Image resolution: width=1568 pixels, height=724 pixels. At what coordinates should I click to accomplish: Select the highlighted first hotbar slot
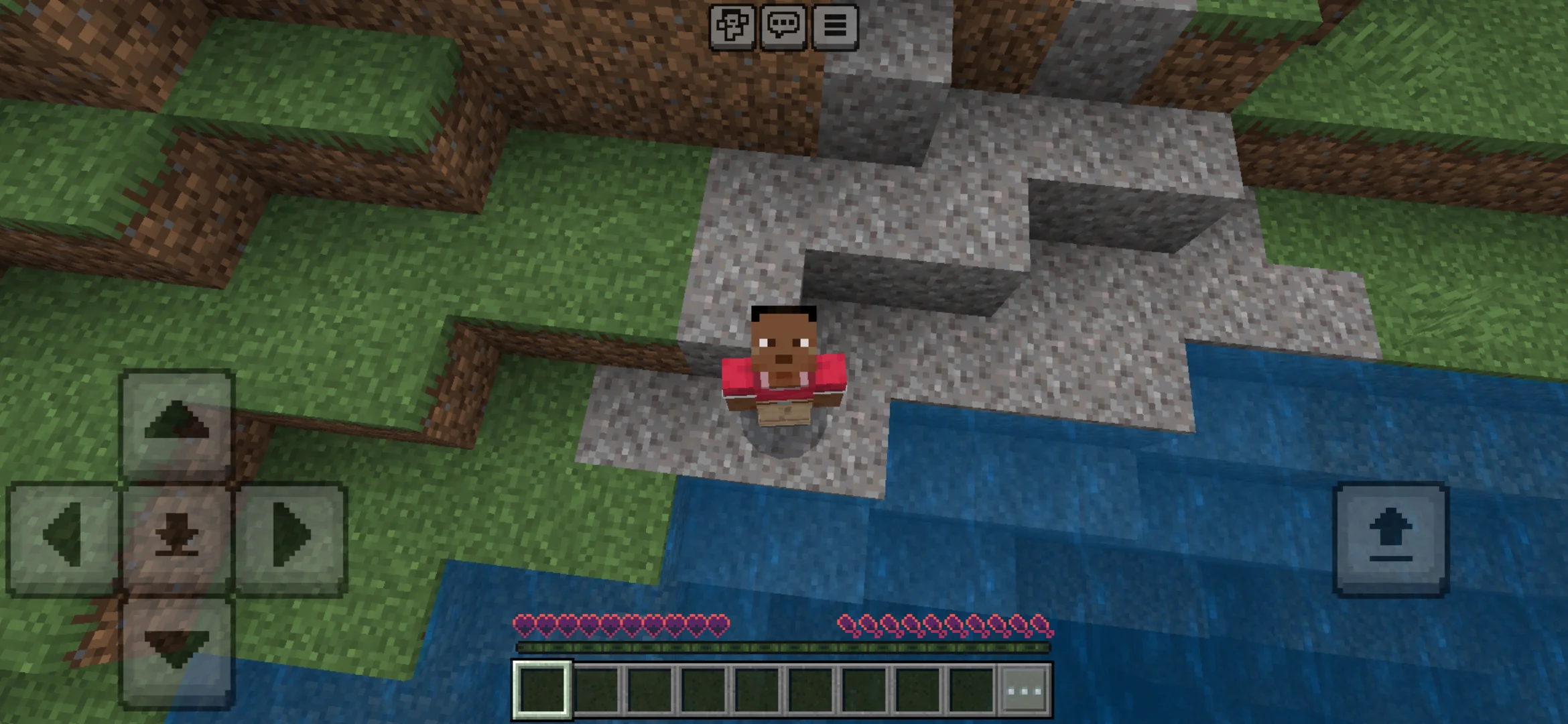(x=542, y=690)
